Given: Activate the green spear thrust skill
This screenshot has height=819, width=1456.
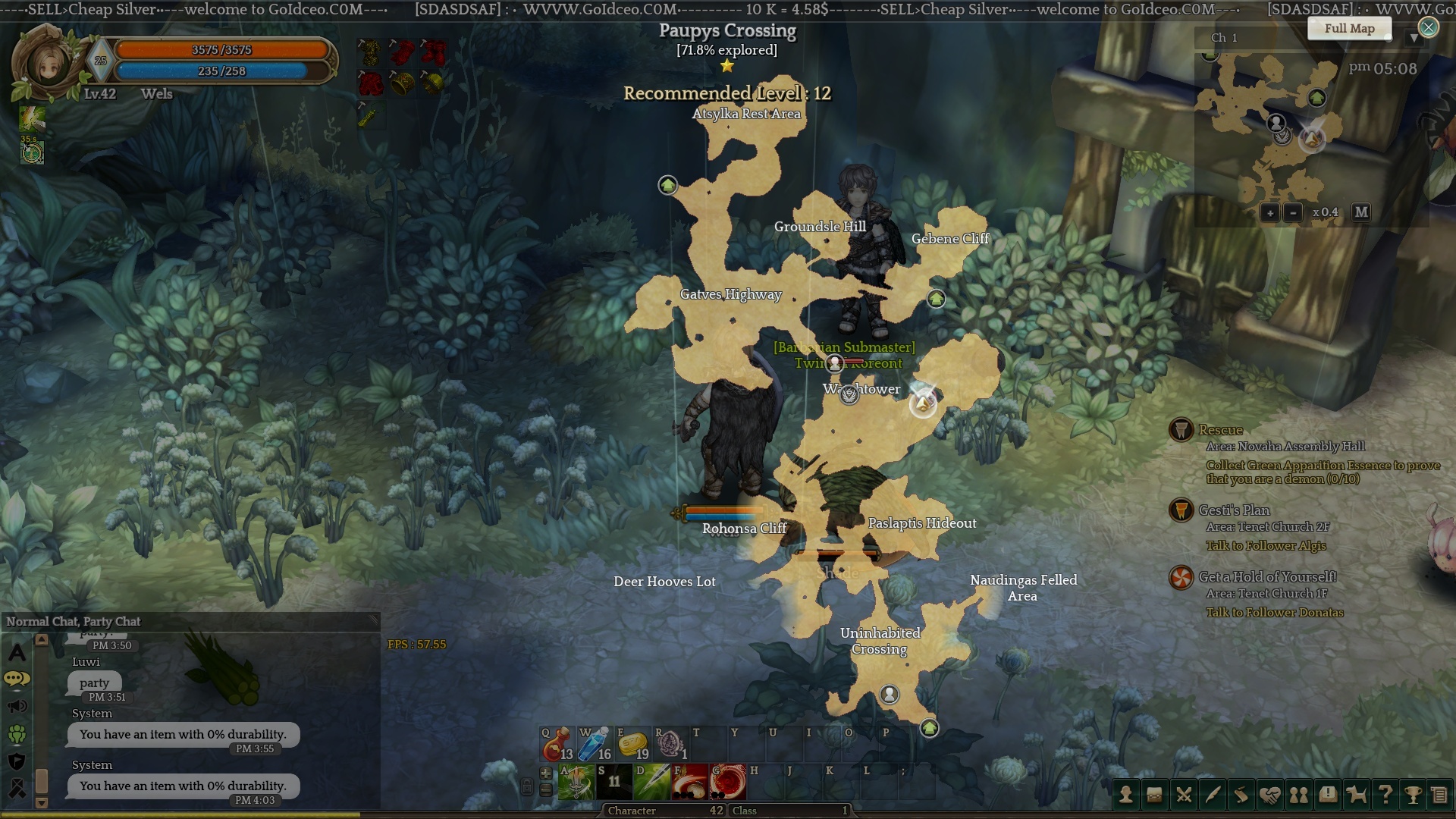Looking at the screenshot, I should pyautogui.click(x=651, y=783).
